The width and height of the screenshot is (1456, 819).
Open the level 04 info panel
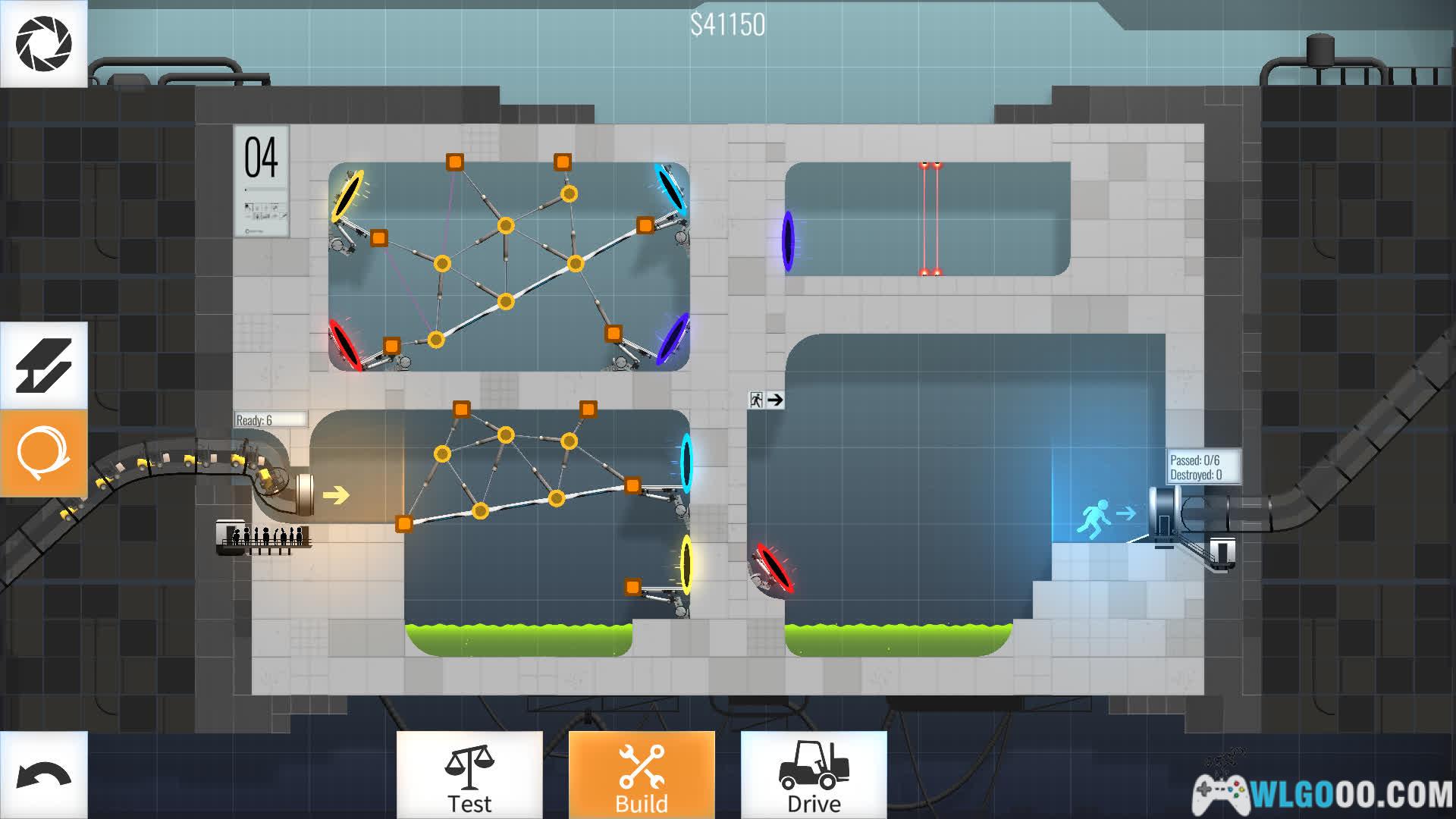click(x=262, y=181)
